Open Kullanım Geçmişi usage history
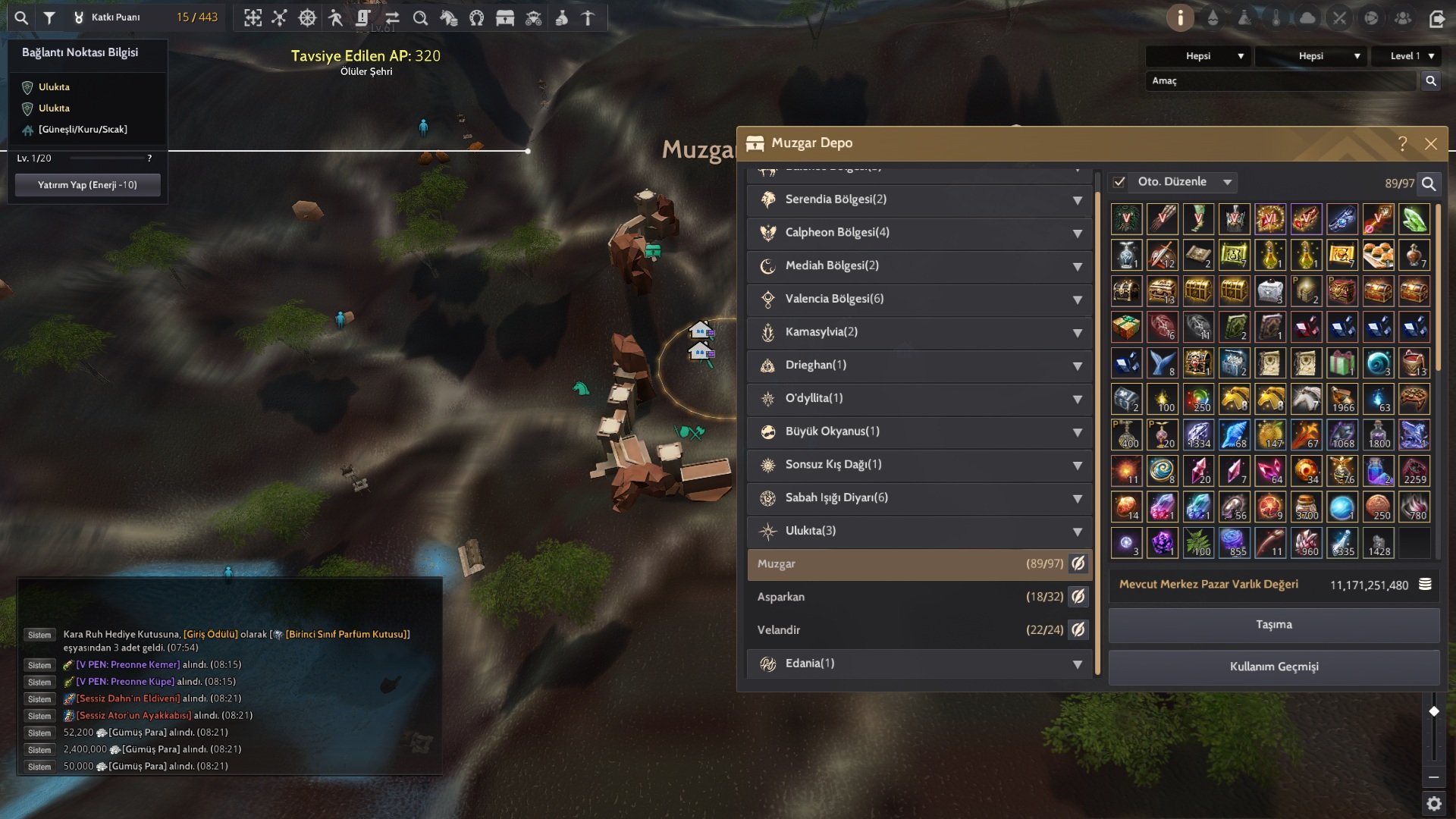Screen dimensions: 1456x819 [x=1274, y=667]
